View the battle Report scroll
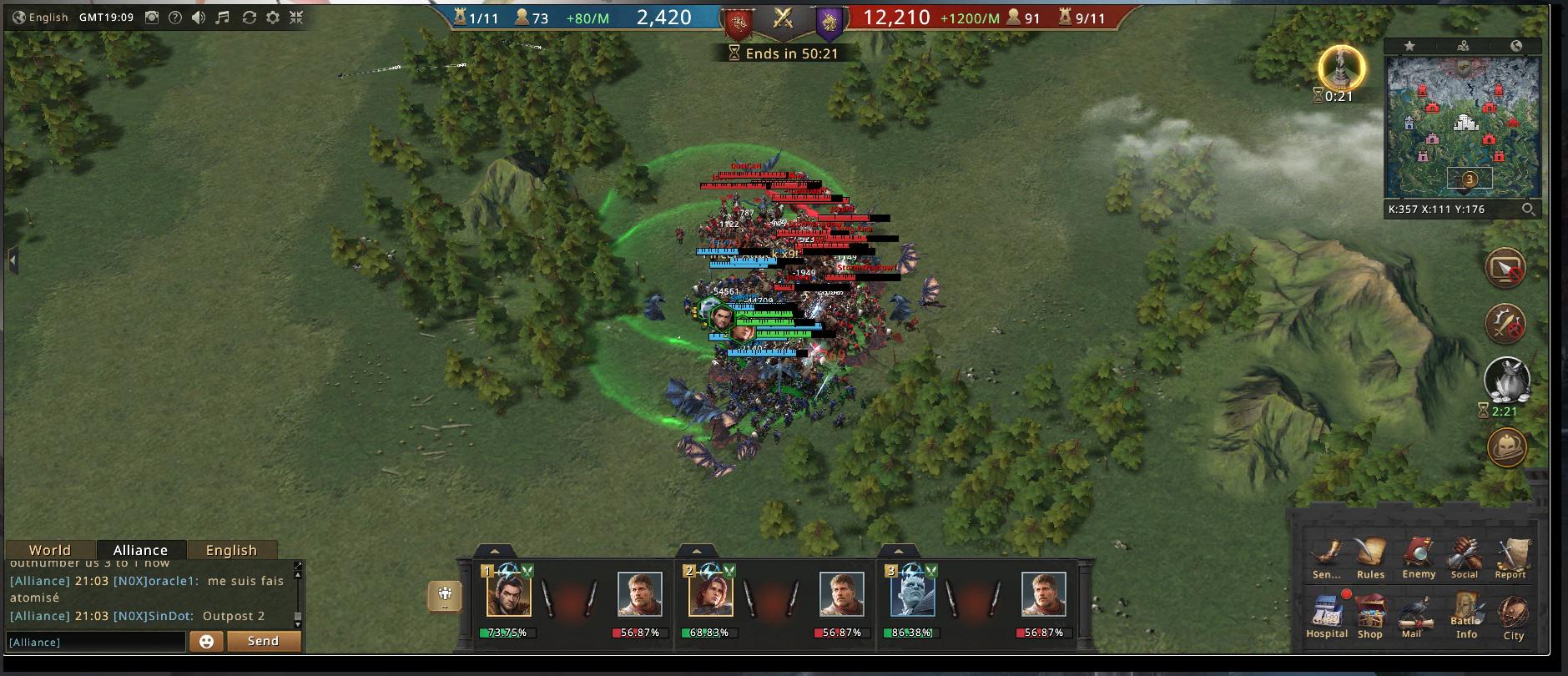Screen dimensions: 1568x676 pyautogui.click(x=1510, y=555)
